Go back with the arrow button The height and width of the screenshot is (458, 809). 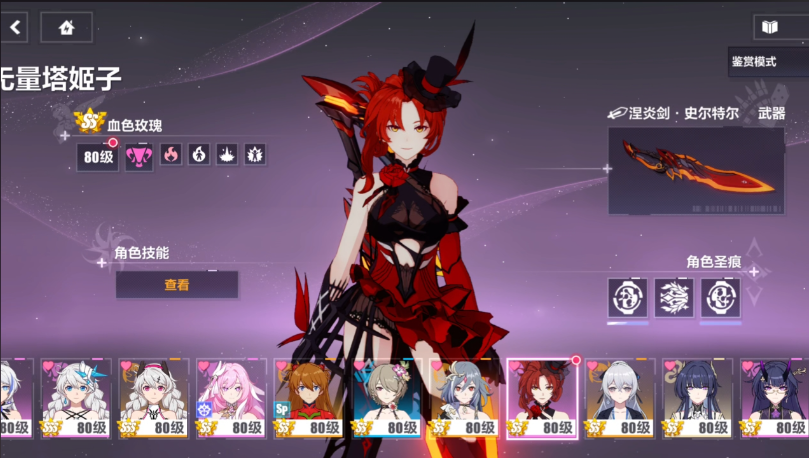click(x=14, y=27)
